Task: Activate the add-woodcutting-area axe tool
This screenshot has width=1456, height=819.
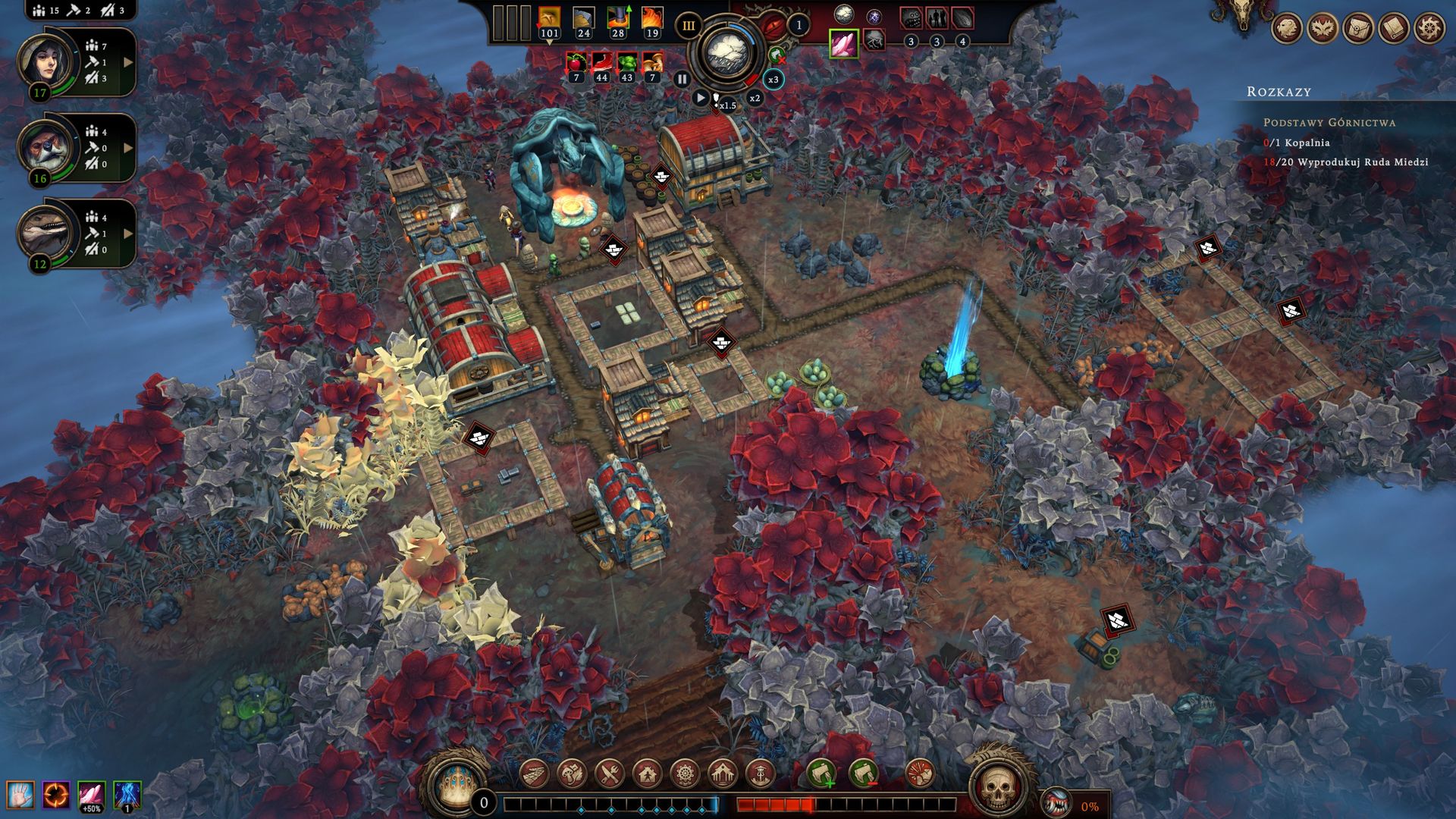Action: [x=821, y=773]
